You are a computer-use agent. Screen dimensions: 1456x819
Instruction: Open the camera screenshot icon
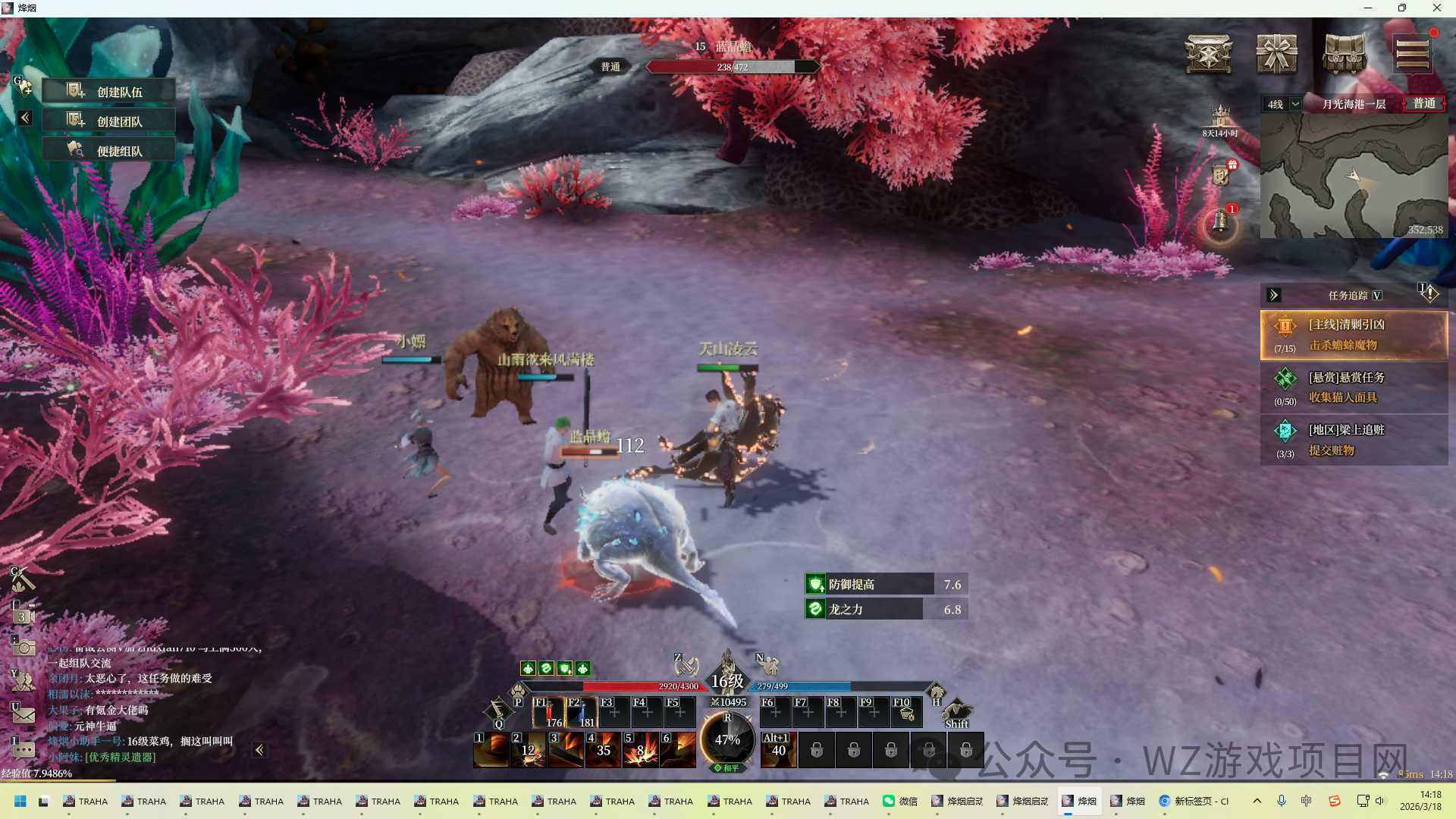click(x=24, y=647)
